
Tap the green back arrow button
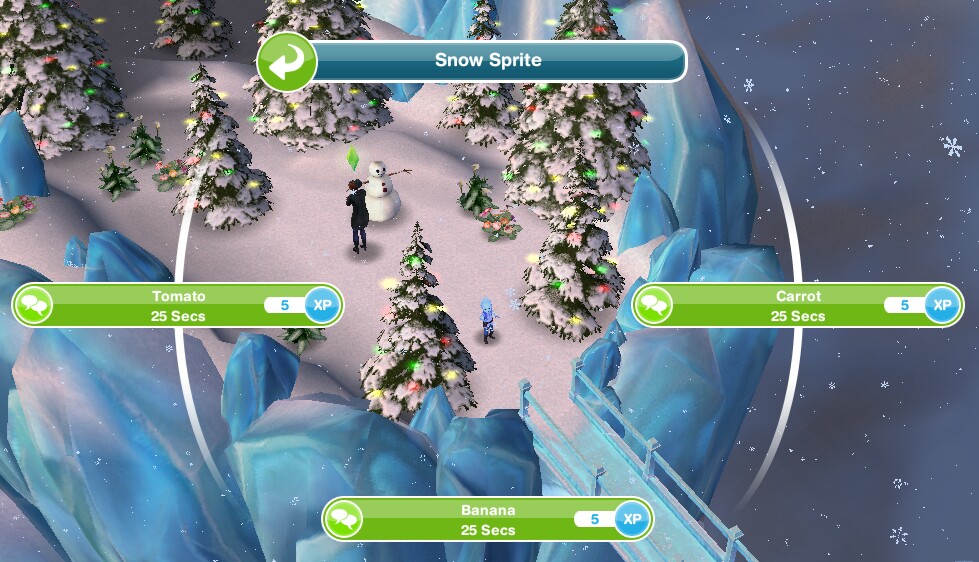pyautogui.click(x=287, y=62)
